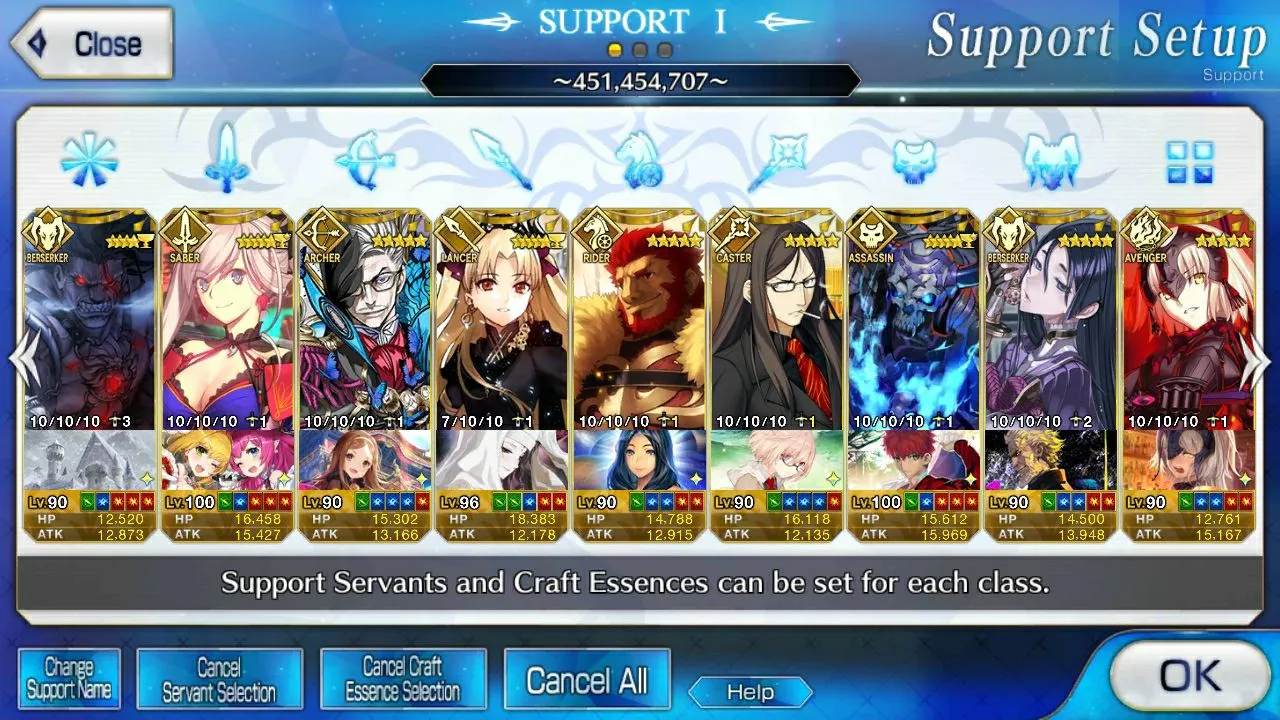Viewport: 1280px width, 720px height.
Task: Open the Help panel
Action: (x=750, y=692)
